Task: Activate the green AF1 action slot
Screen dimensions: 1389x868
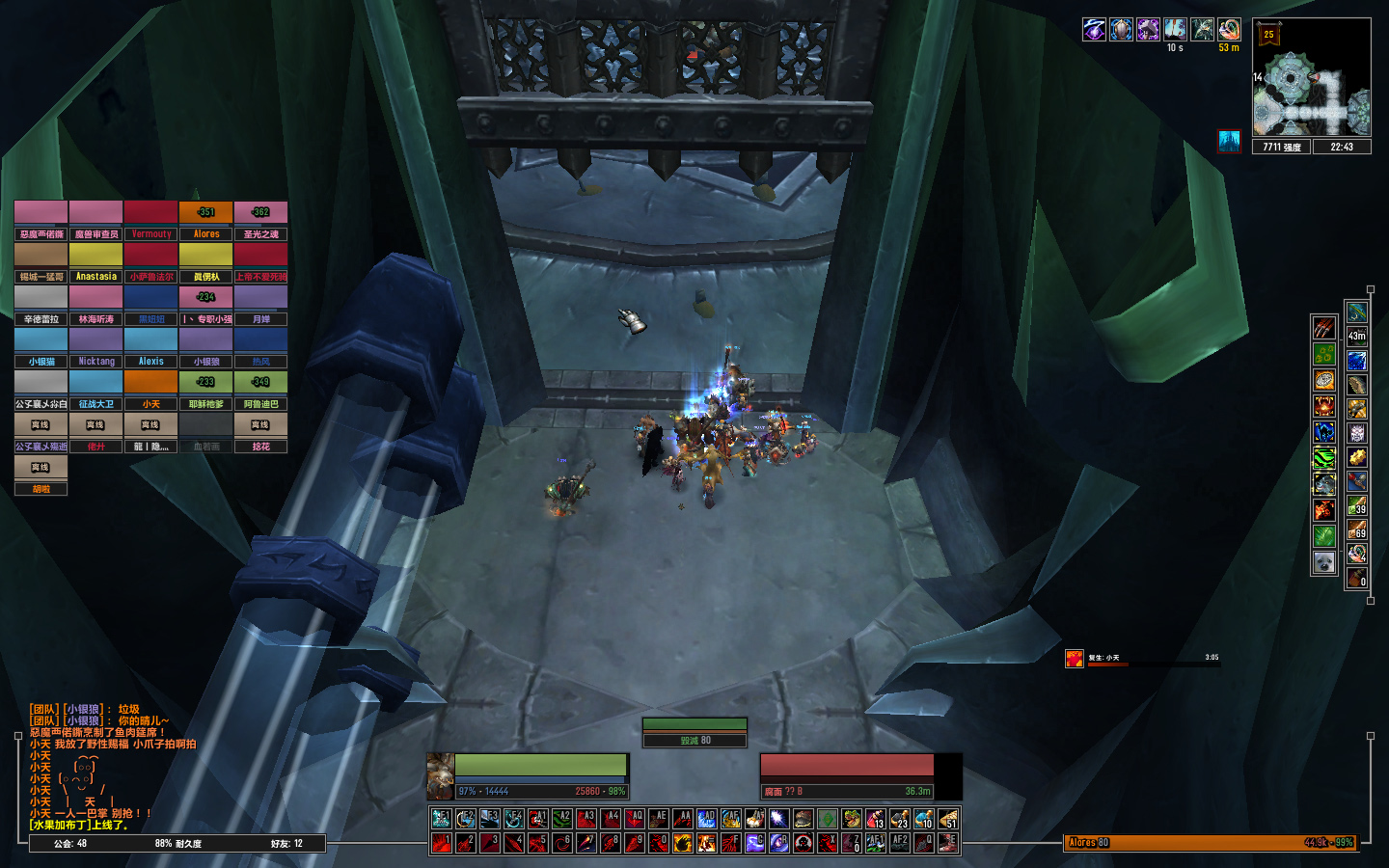Action: [875, 843]
